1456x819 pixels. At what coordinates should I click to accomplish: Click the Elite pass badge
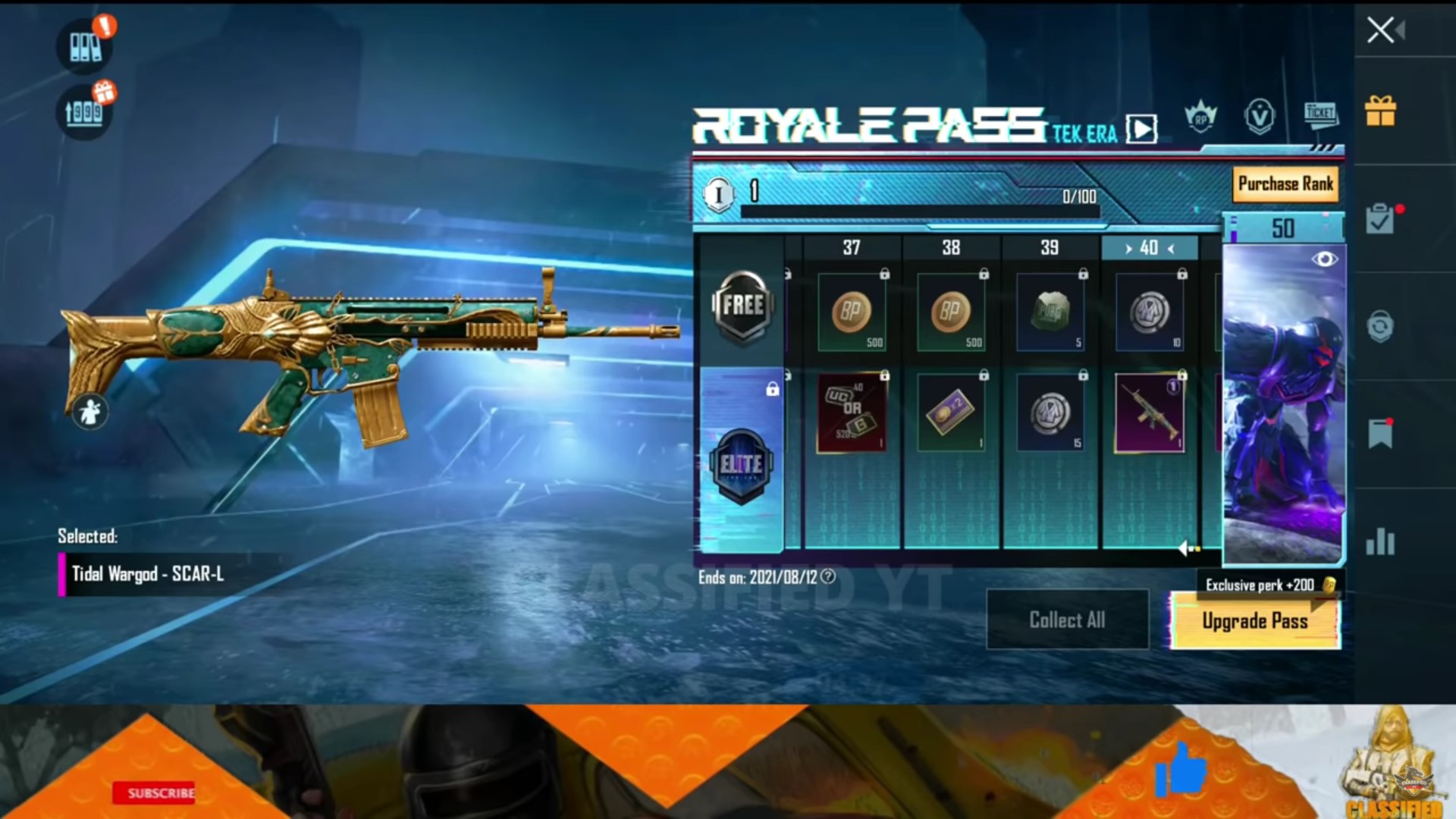[x=741, y=464]
